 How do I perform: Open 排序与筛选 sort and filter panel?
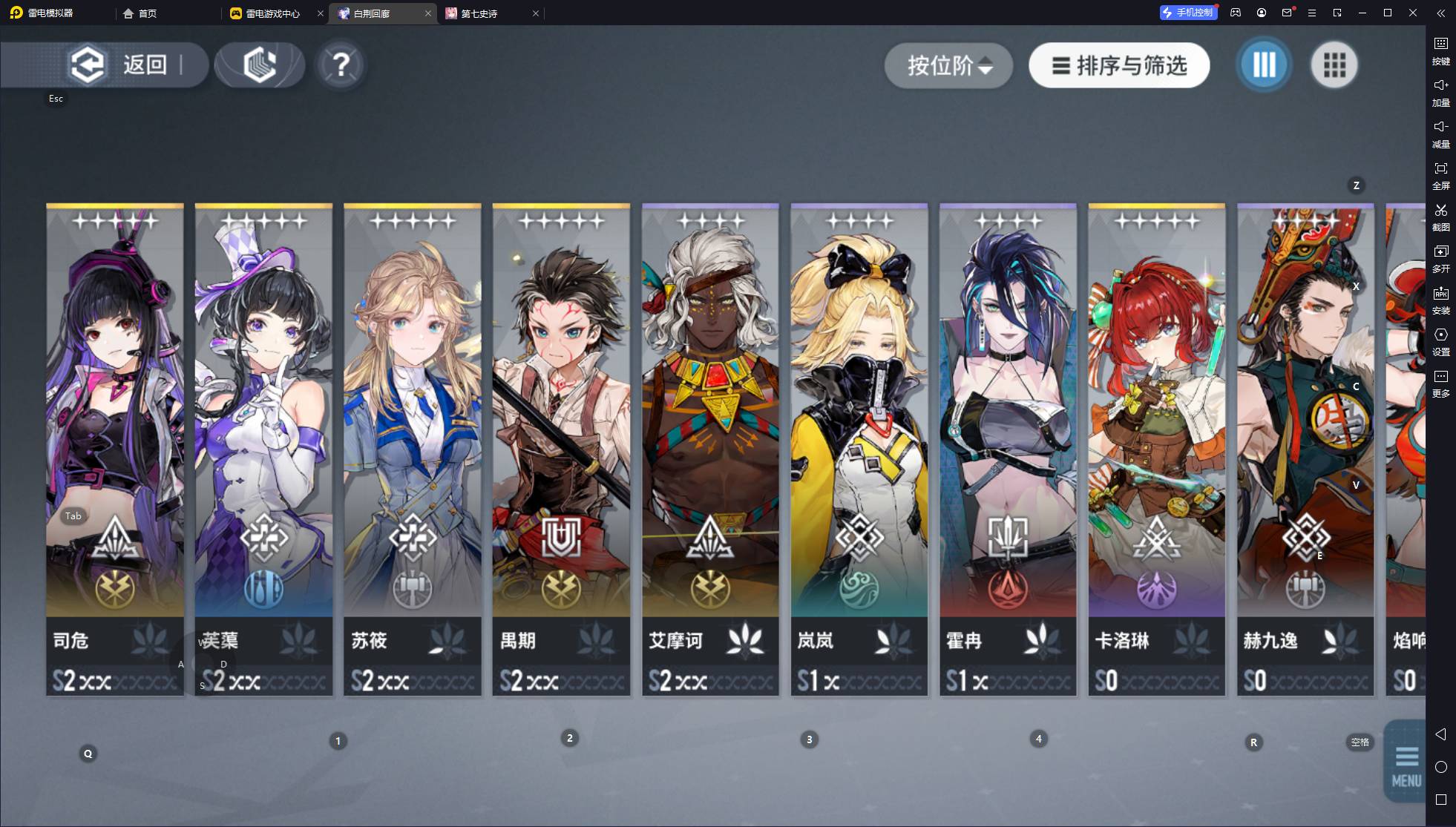[x=1119, y=65]
